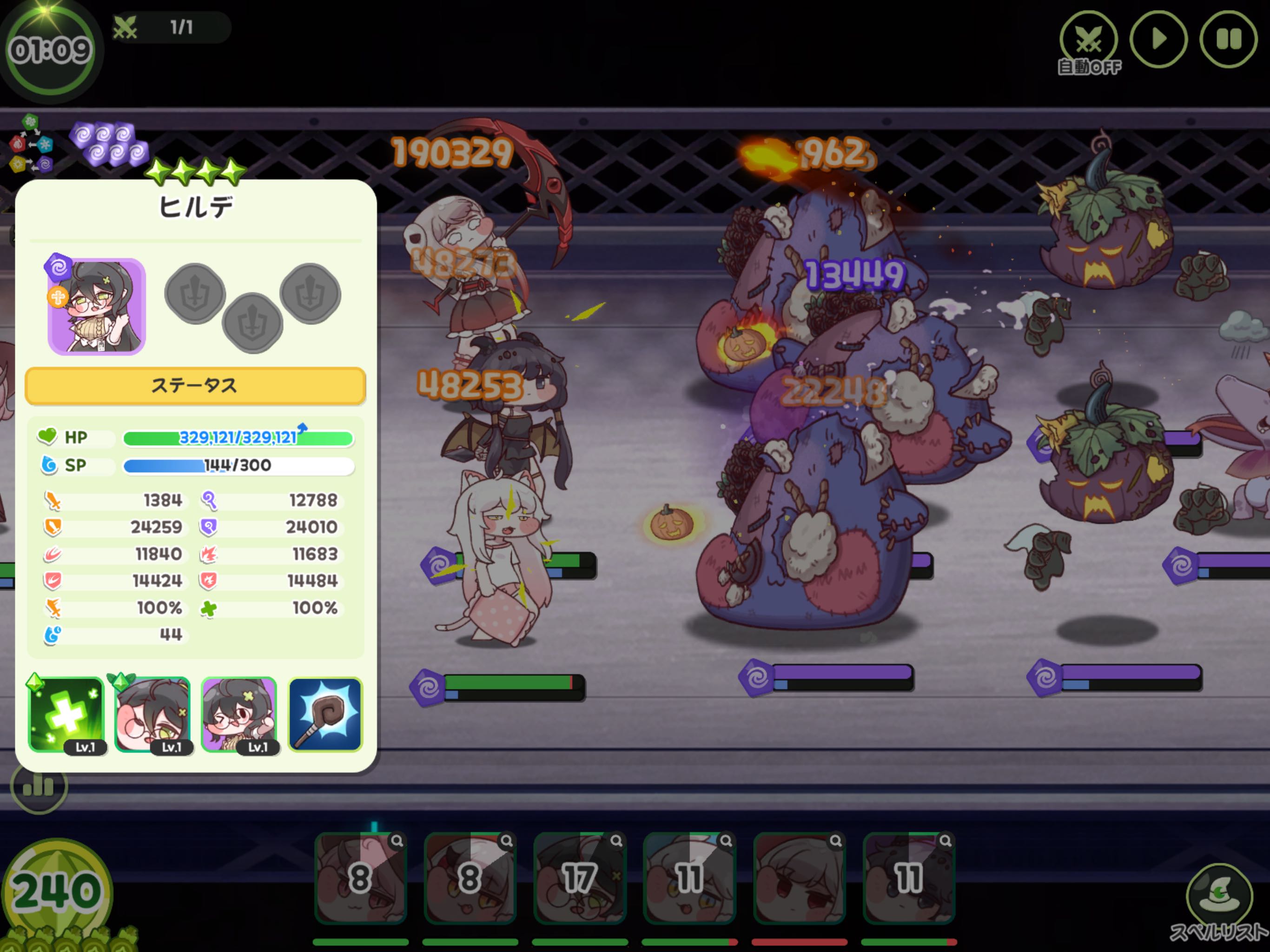Screen dimensions: 1270x952
Task: Open the element affinity chart icon
Action: coord(31,144)
